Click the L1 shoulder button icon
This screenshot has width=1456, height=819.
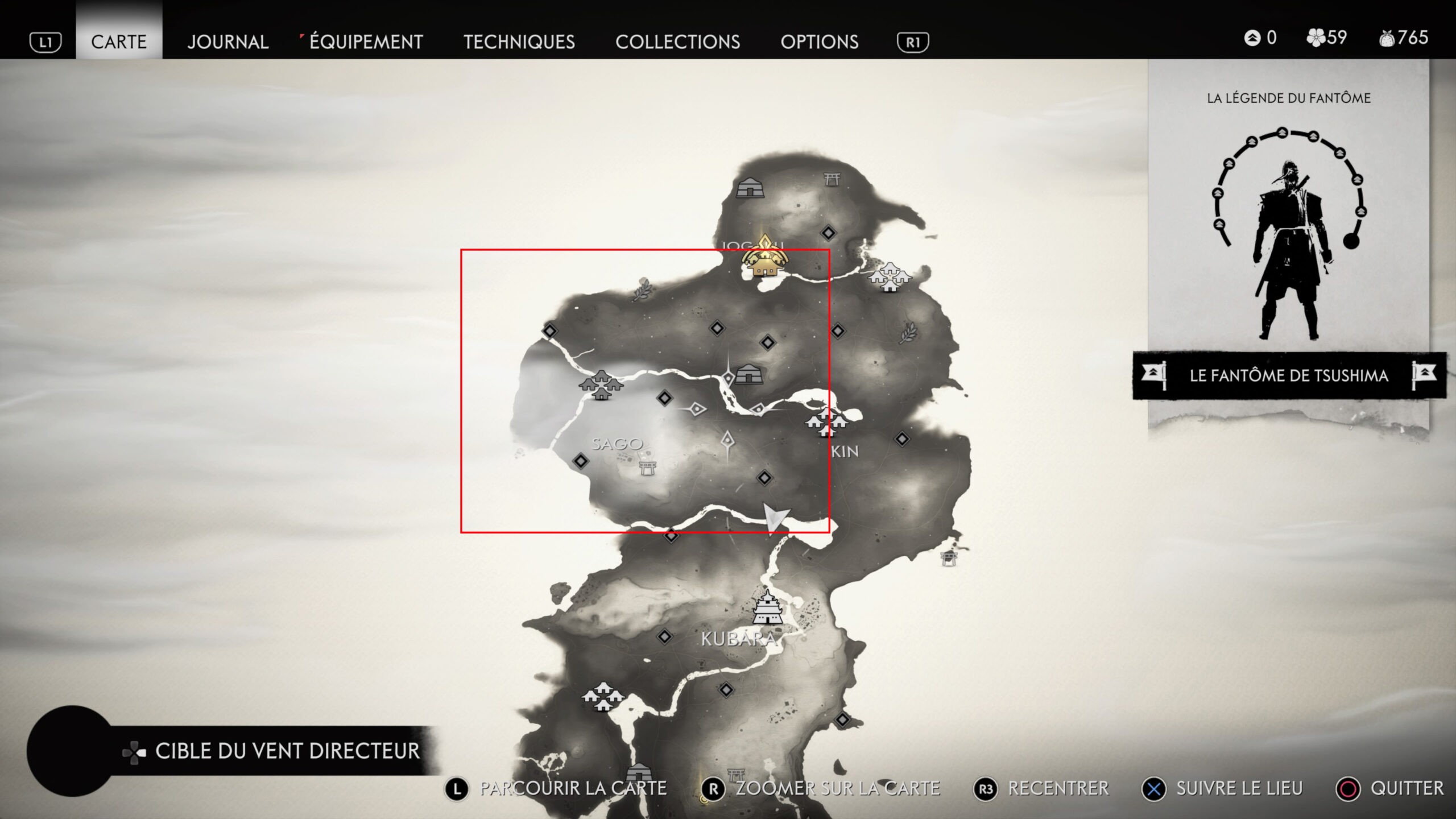pyautogui.click(x=46, y=42)
